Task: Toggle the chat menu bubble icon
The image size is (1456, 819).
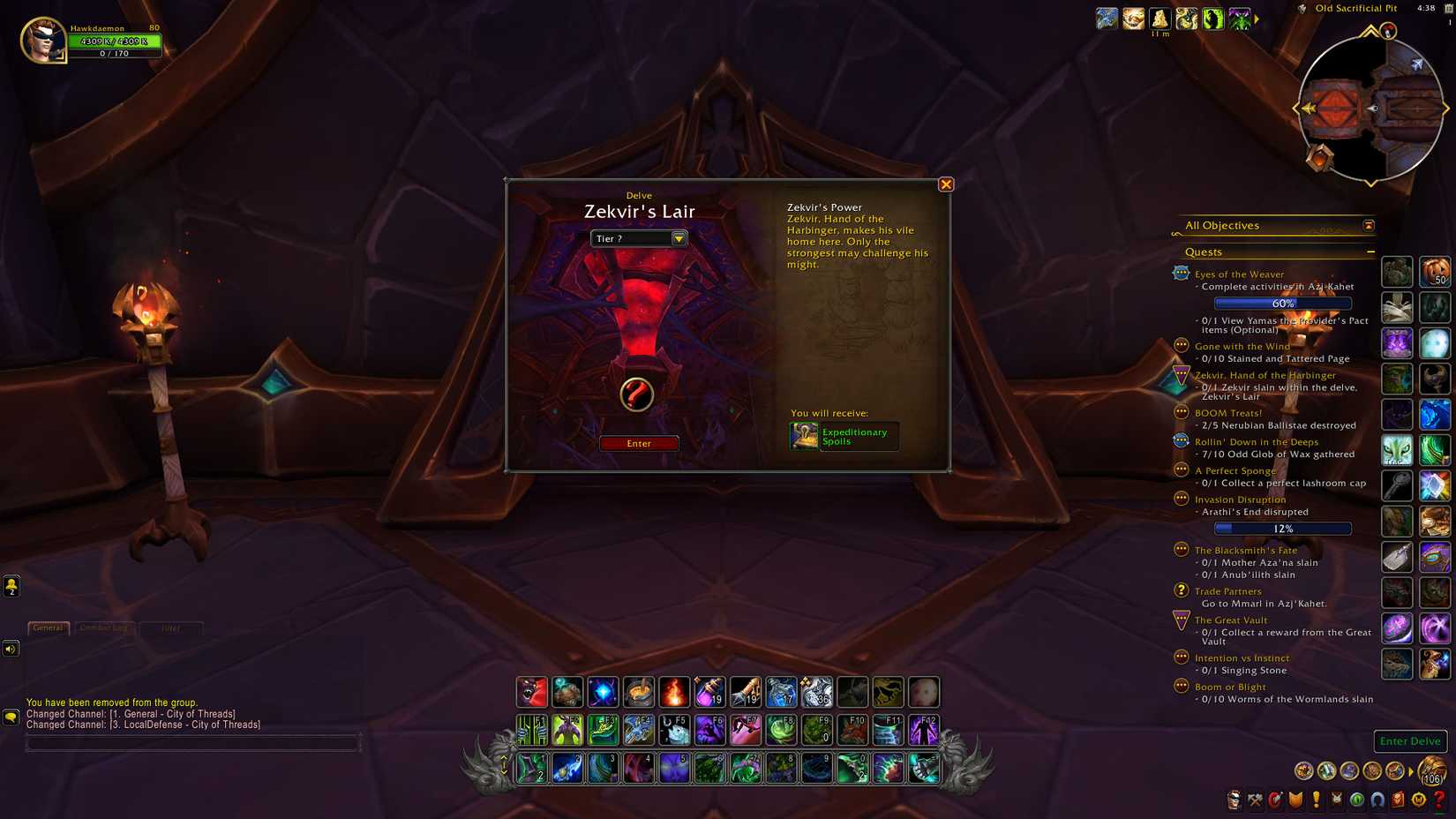Action: point(10,715)
